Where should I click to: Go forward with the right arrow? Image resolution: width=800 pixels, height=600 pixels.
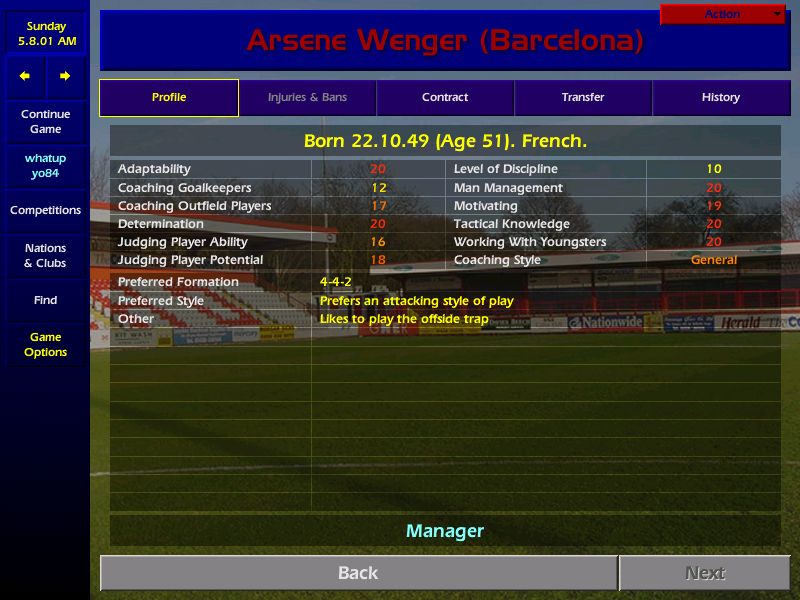[65, 76]
